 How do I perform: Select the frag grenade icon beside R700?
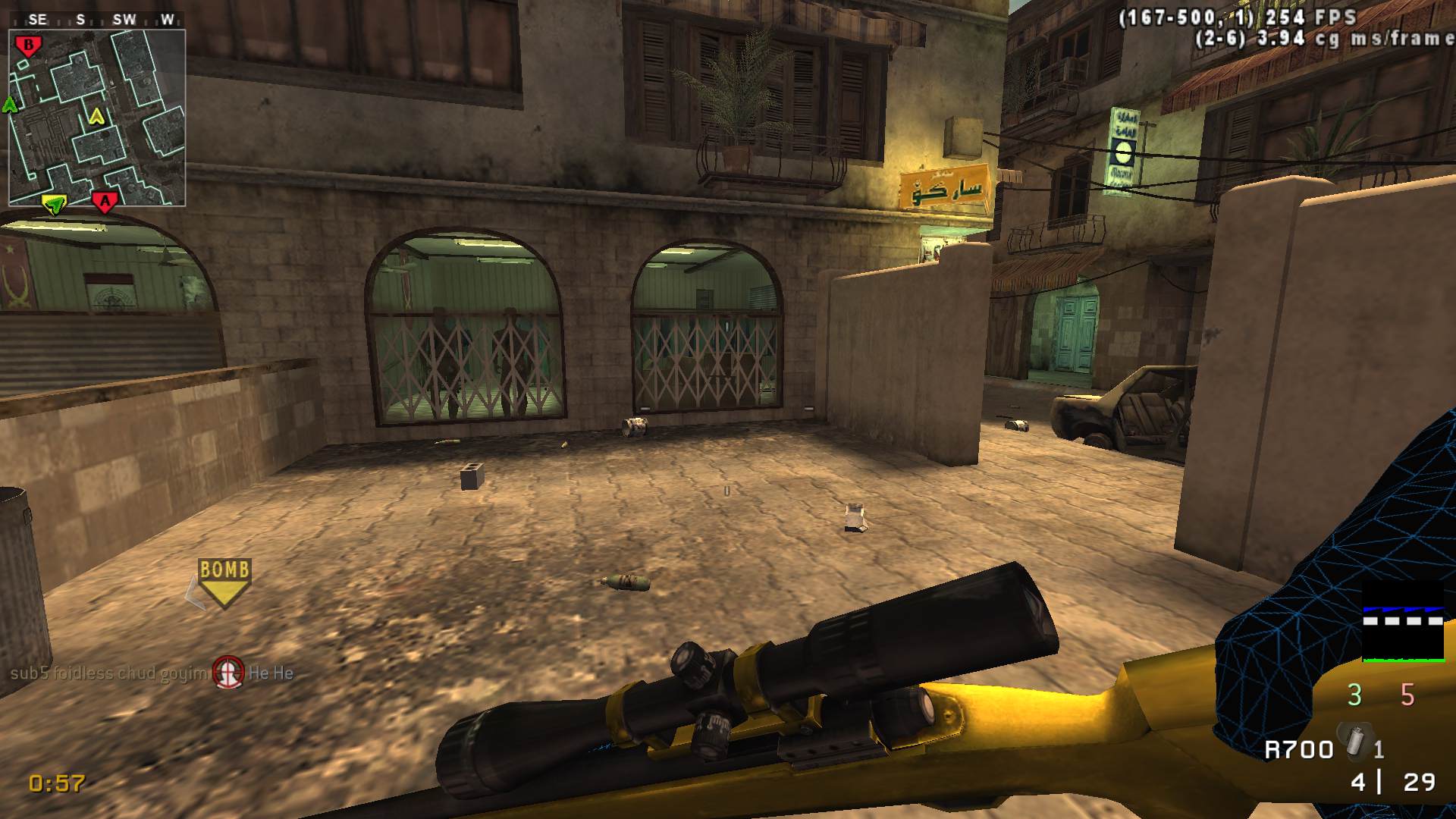(x=1354, y=741)
